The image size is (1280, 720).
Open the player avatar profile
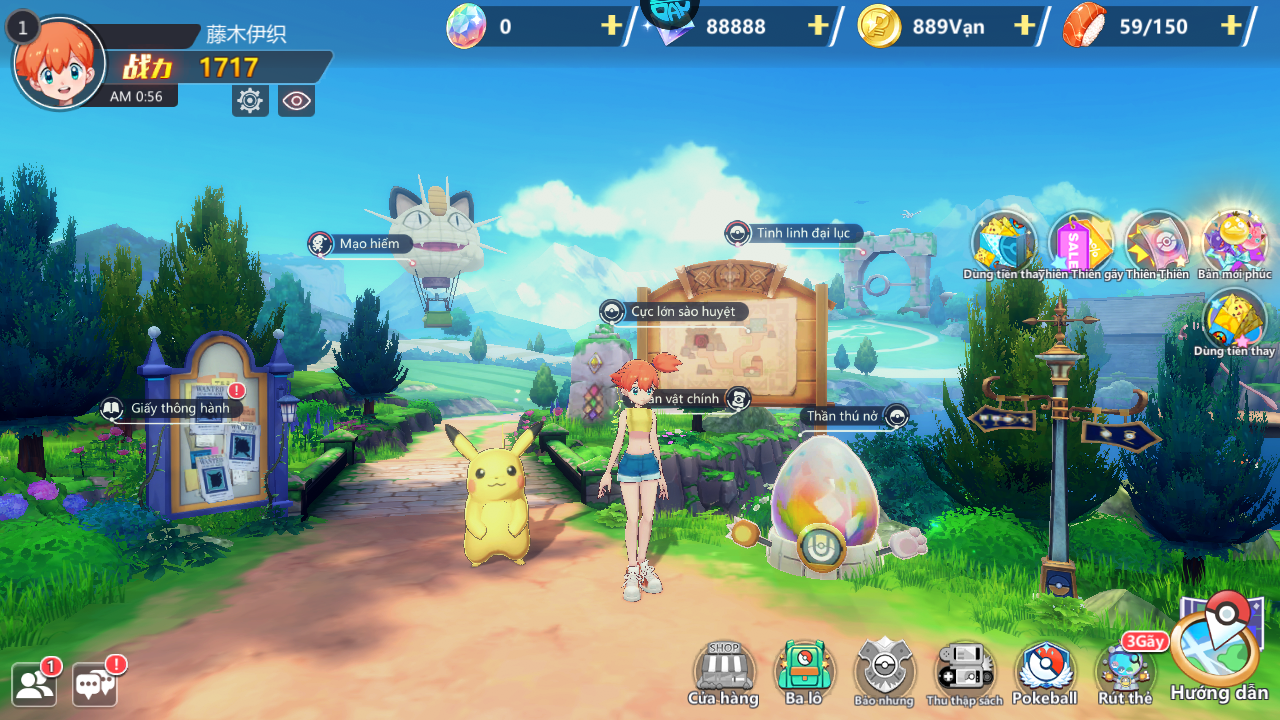pos(58,63)
